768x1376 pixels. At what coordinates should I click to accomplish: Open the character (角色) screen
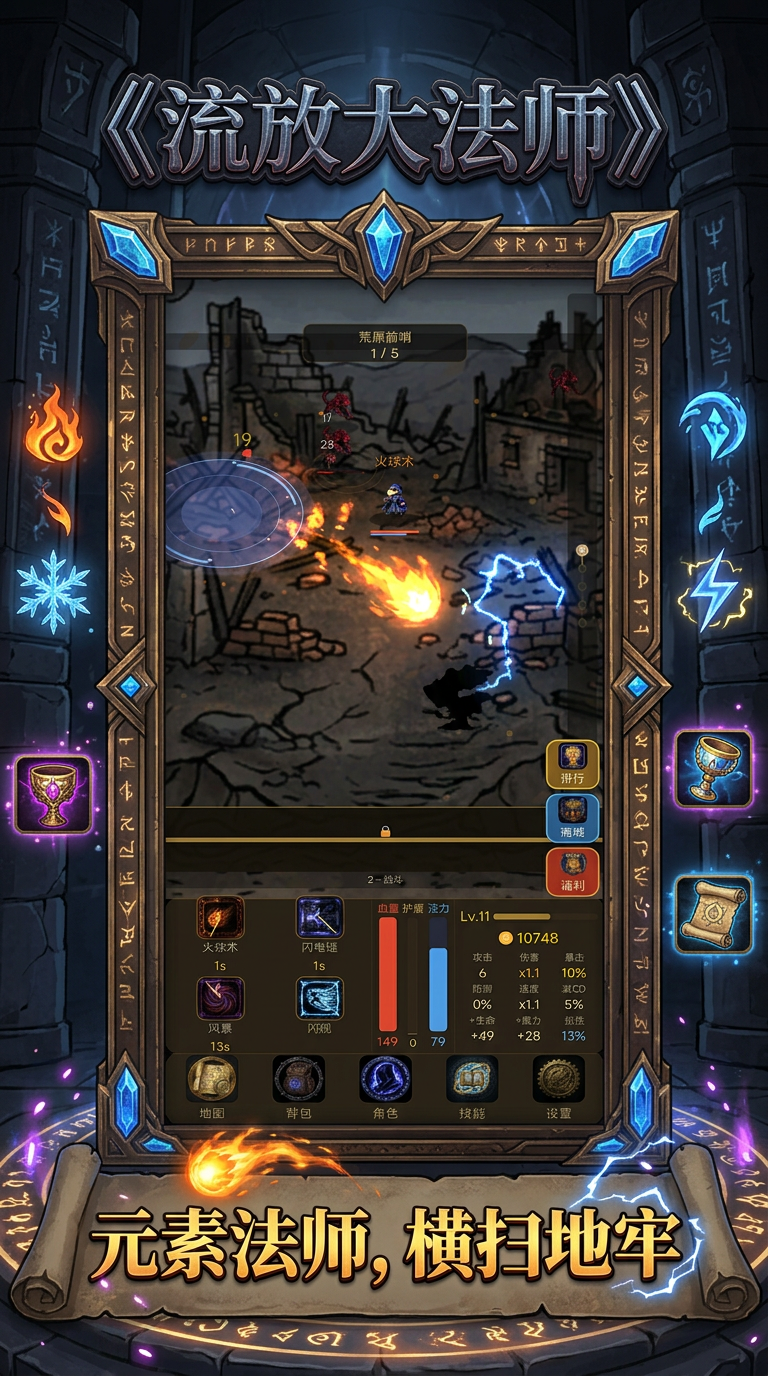click(x=385, y=1081)
